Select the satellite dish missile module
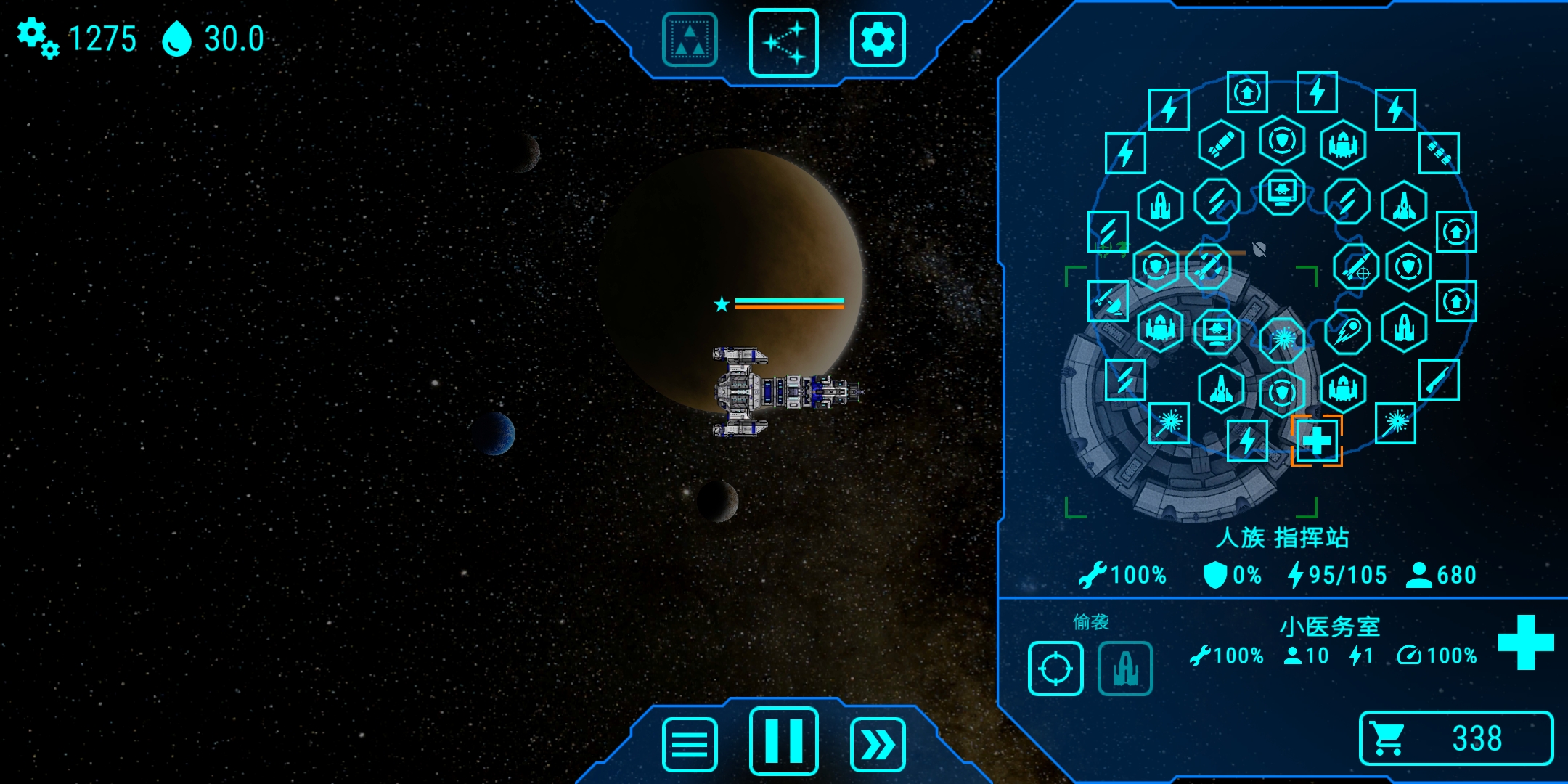The width and height of the screenshot is (1568, 784). [x=1108, y=301]
